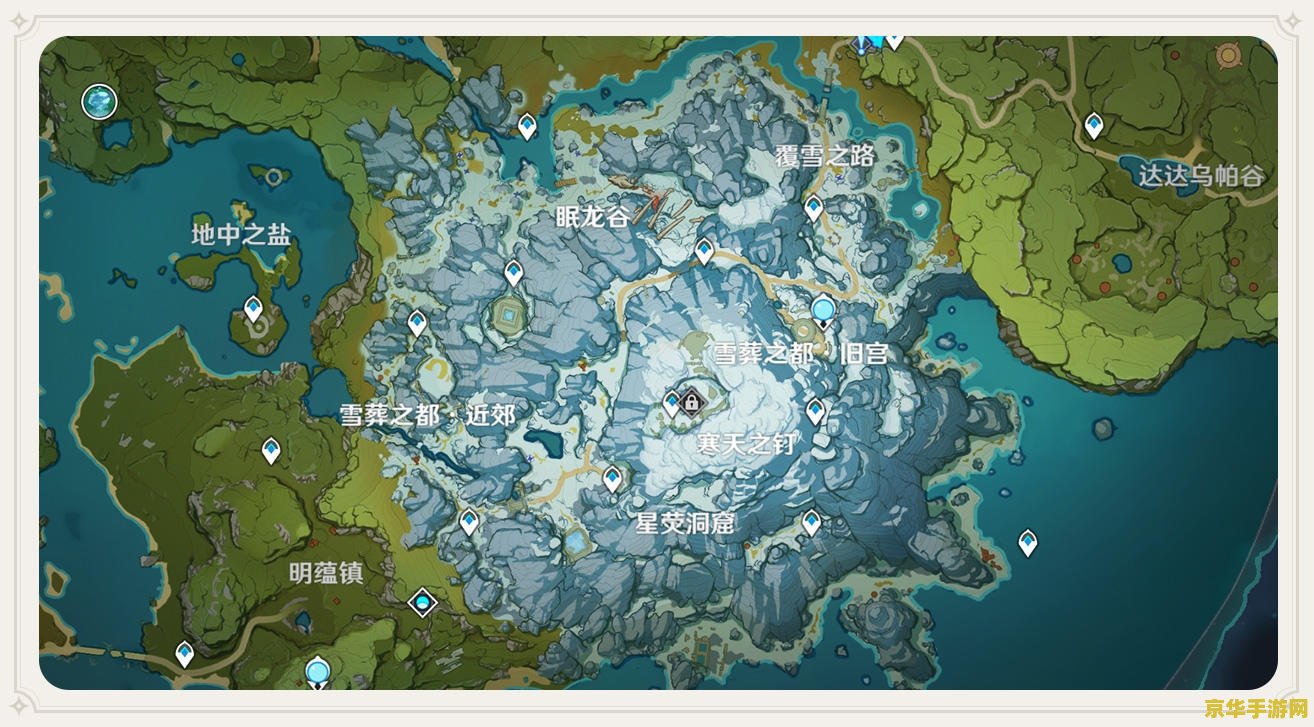Open the unlocked waypoint near 雪葬之都·旧宫
Image resolution: width=1314 pixels, height=727 pixels.
click(822, 310)
